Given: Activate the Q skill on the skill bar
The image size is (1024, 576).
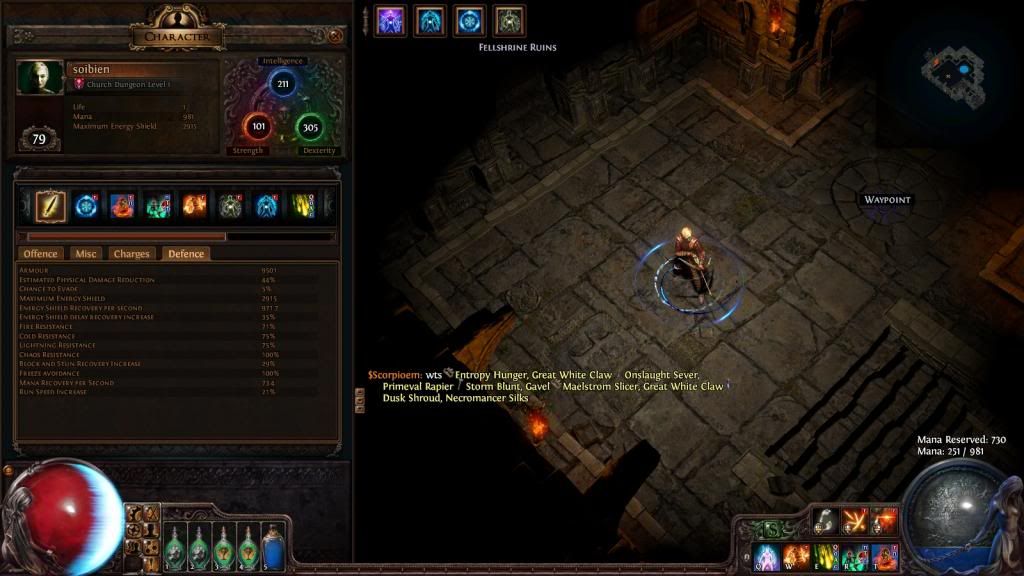Looking at the screenshot, I should pos(767,556).
